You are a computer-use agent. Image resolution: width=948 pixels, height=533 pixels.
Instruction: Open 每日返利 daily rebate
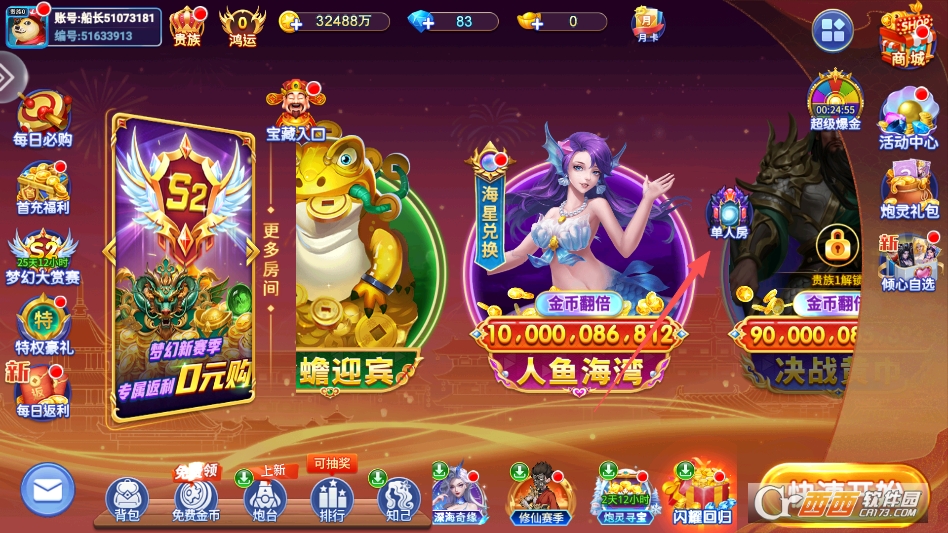pyautogui.click(x=42, y=390)
